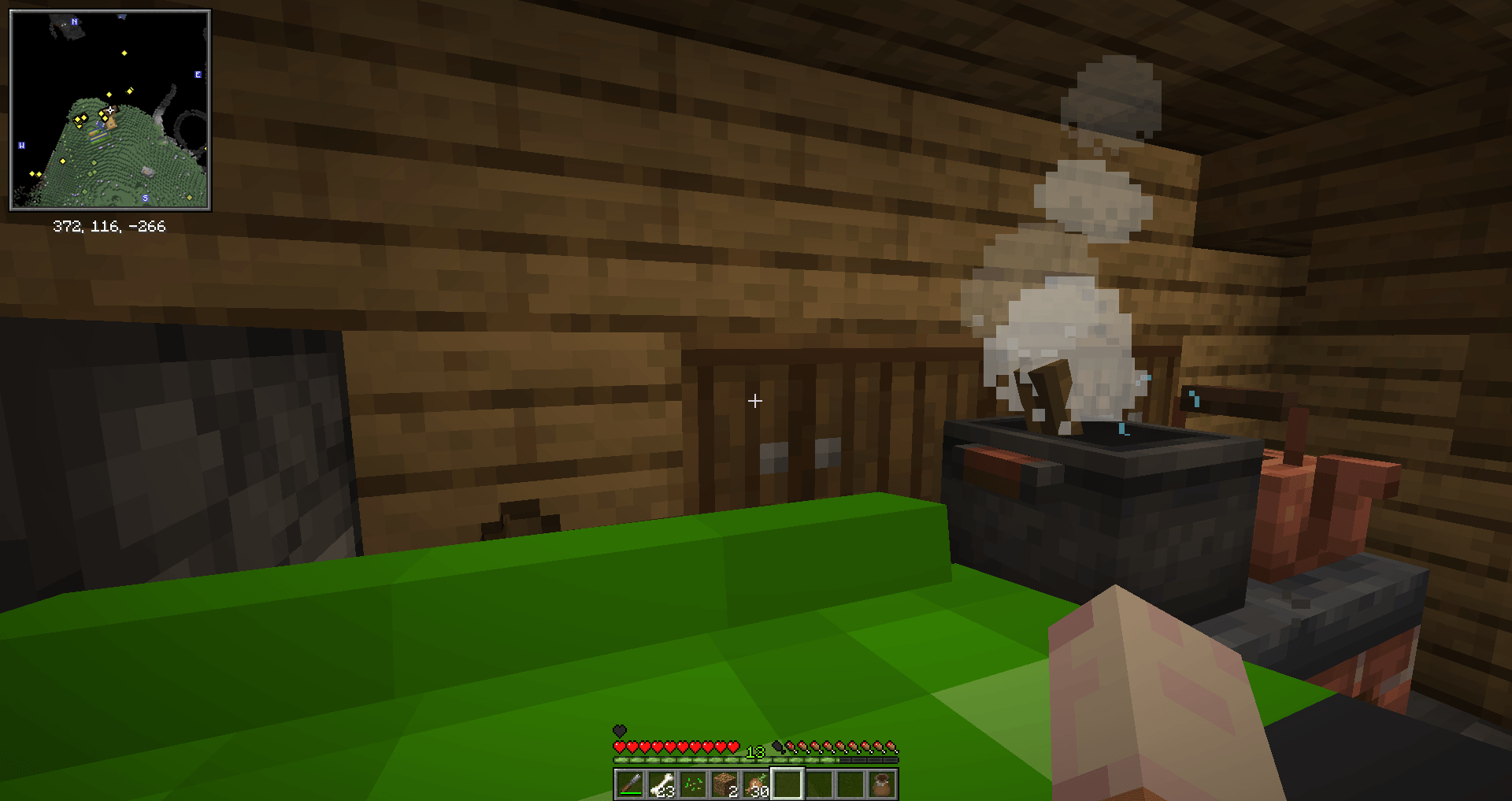Image resolution: width=1512 pixels, height=801 pixels.
Task: Click the E compass letter on the minimap
Action: (x=198, y=74)
